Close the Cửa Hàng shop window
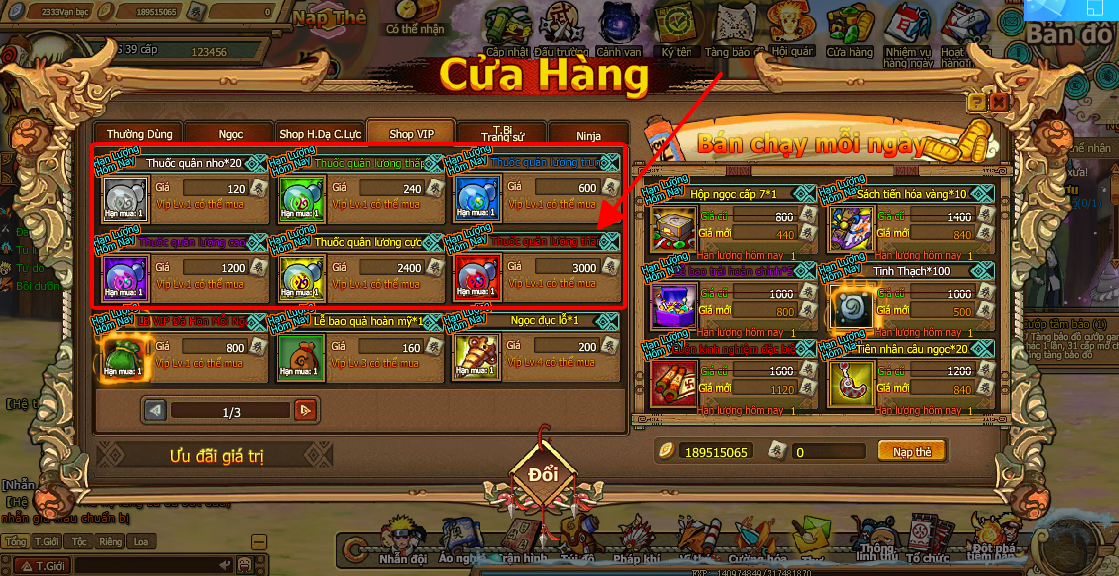The width and height of the screenshot is (1119, 576). click(x=998, y=102)
